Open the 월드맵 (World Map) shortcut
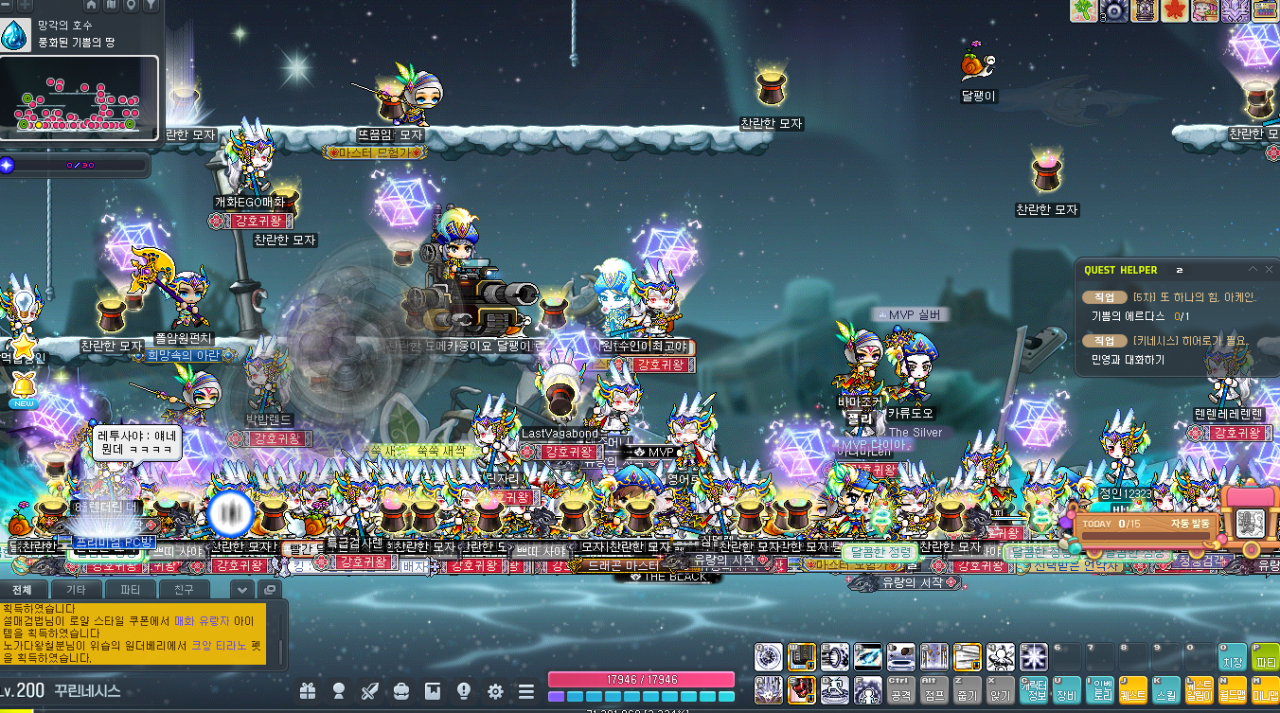Screen dimensions: 1280x713 (1232, 690)
